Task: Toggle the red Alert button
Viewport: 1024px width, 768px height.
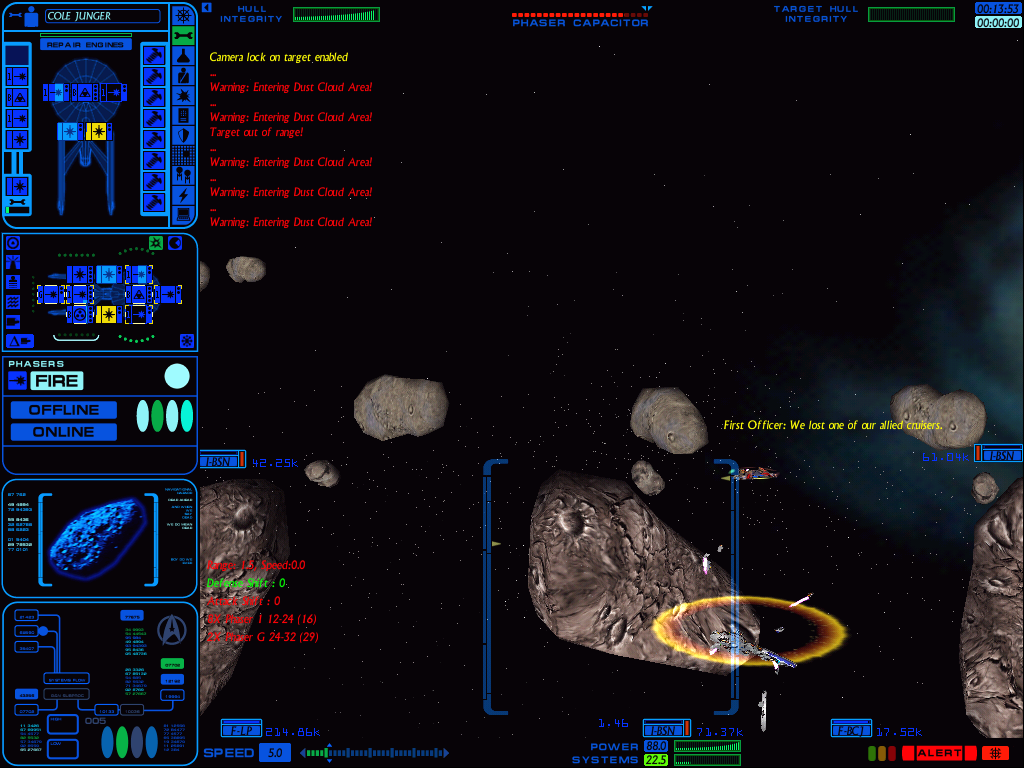Action: 939,753
